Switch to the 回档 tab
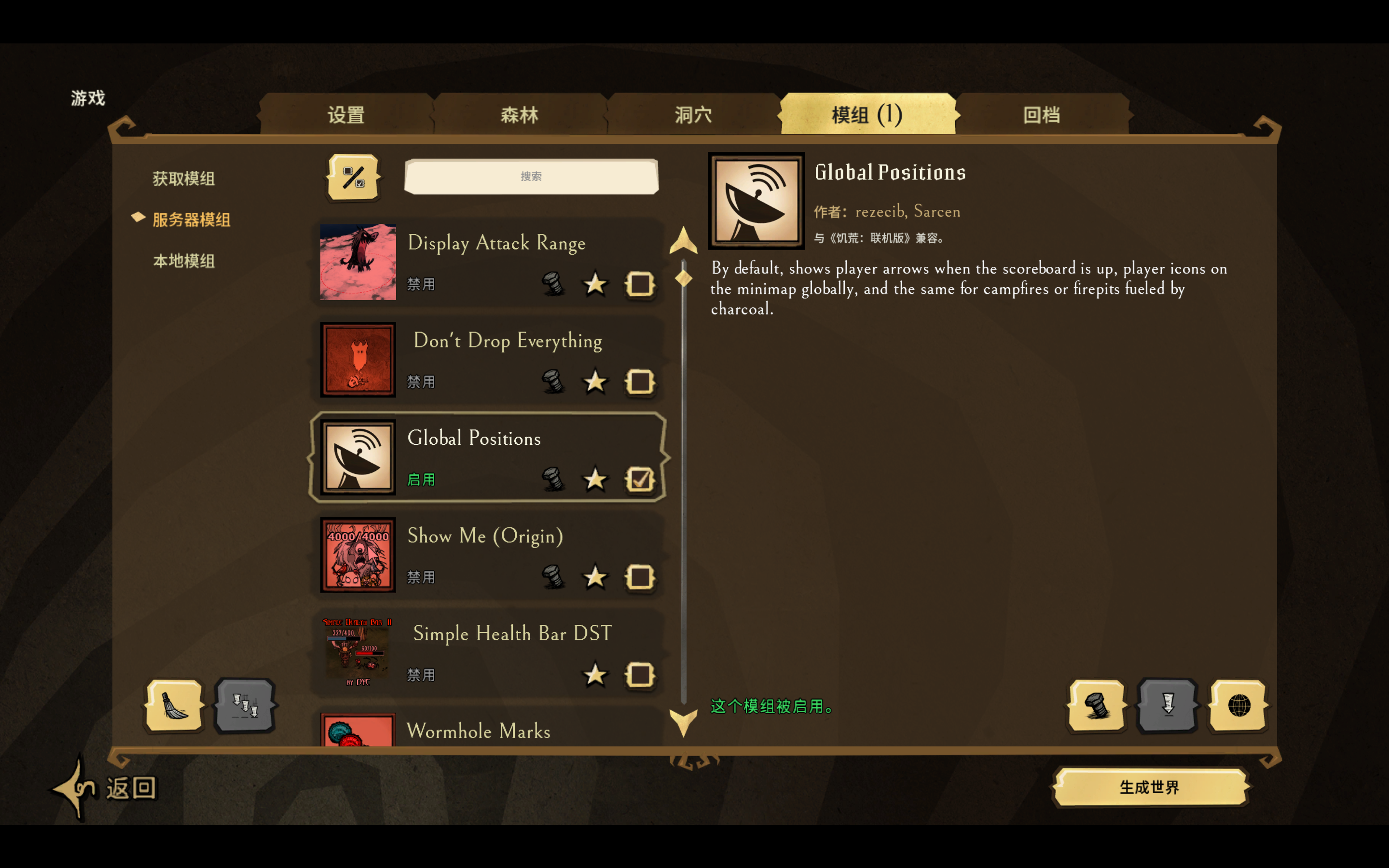Viewport: 1389px width, 868px height. pyautogui.click(x=1041, y=115)
